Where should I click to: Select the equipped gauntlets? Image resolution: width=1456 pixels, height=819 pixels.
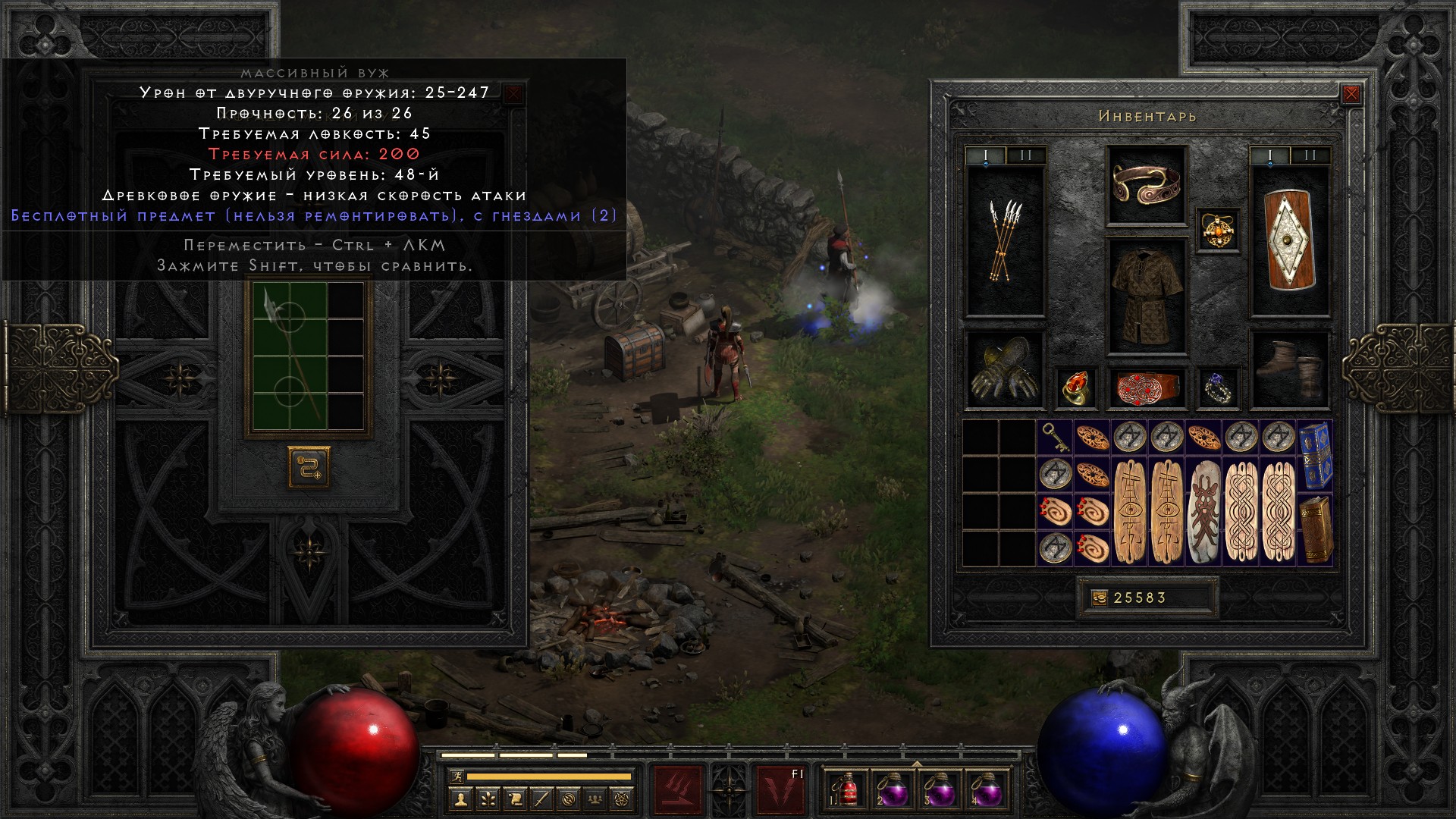1005,369
